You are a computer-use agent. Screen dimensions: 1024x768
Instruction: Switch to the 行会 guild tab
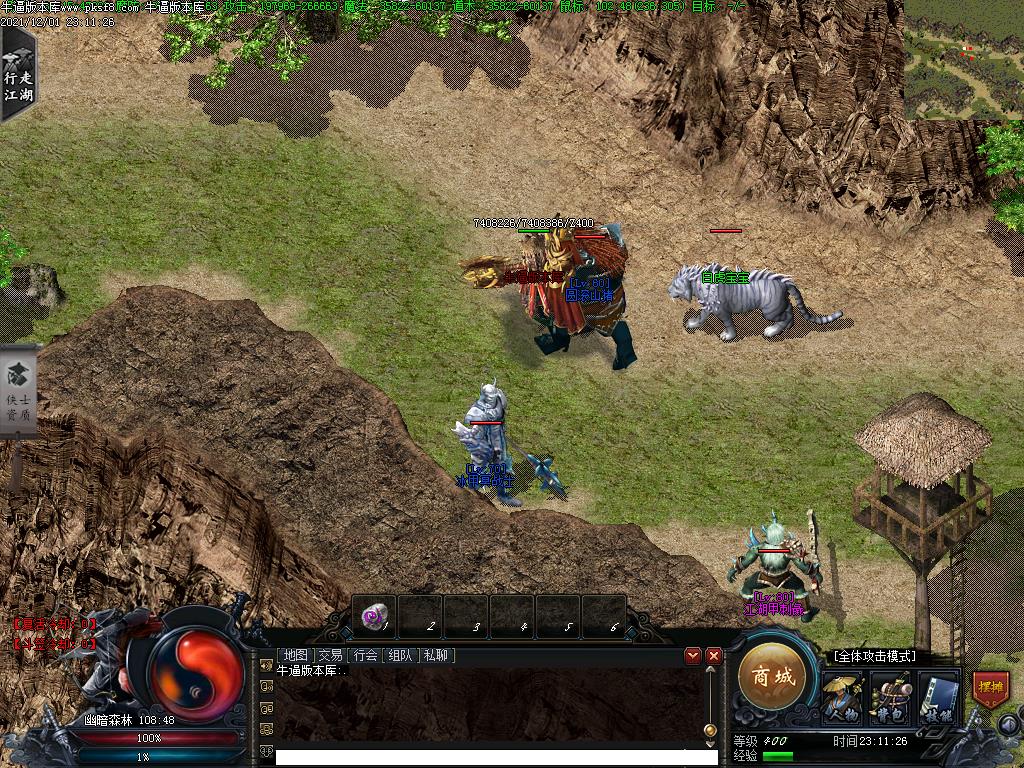365,655
